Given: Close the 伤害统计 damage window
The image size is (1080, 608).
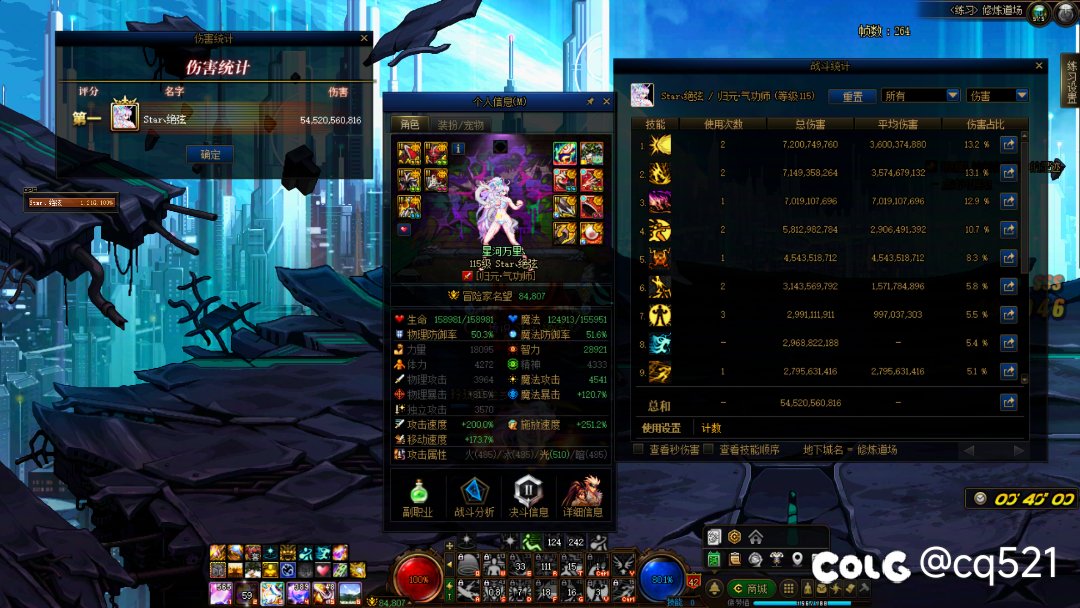Looking at the screenshot, I should pos(364,39).
